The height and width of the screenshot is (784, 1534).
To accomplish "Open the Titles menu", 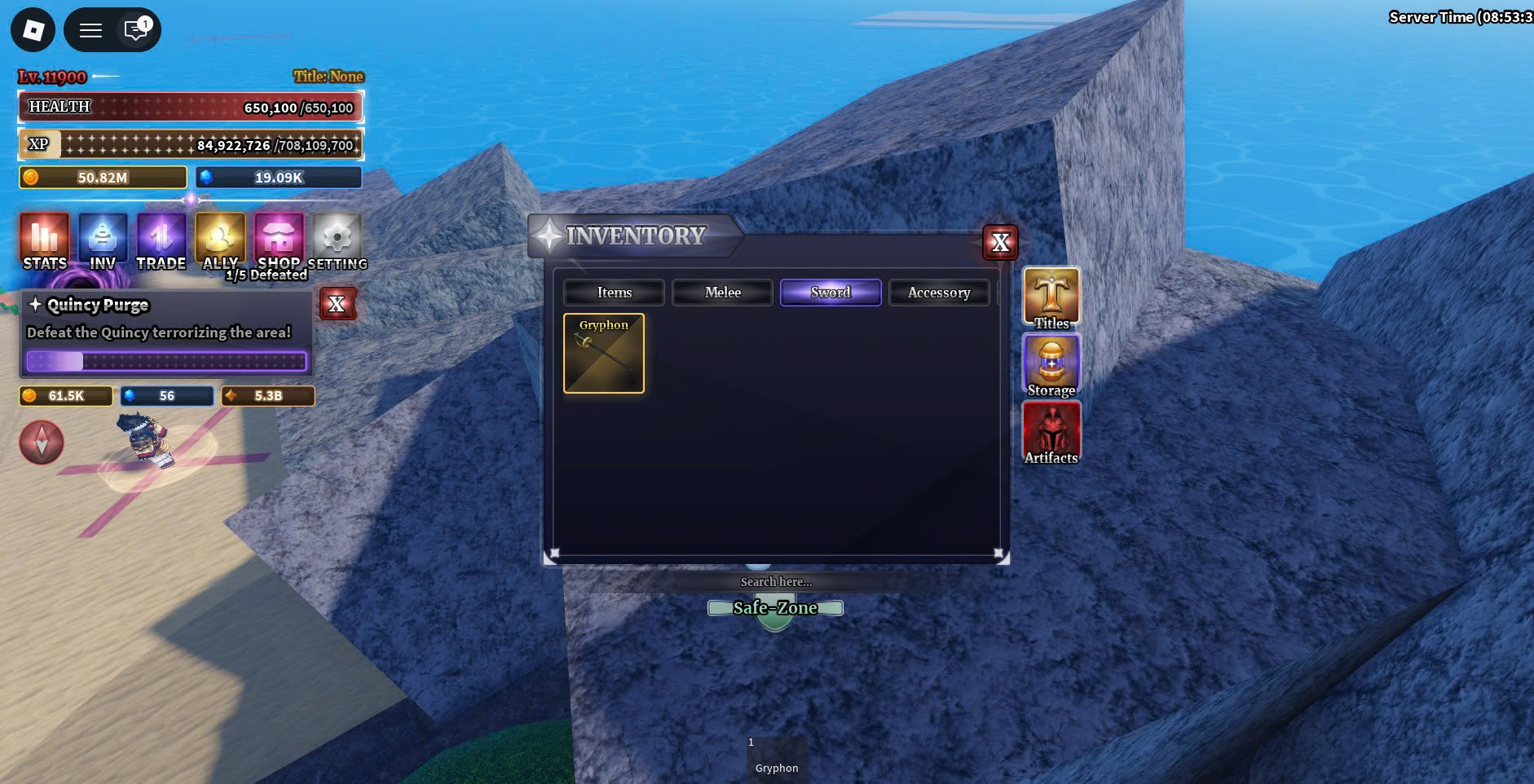I will pos(1051,298).
